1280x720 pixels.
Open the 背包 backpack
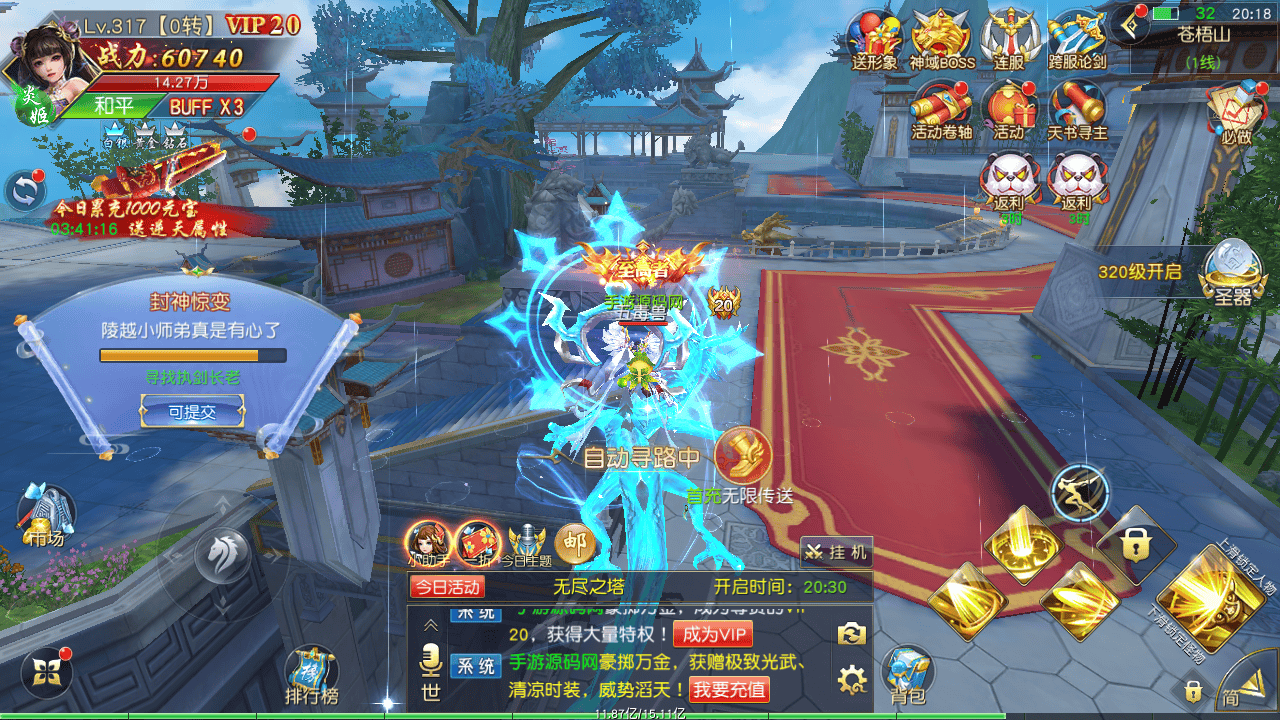coord(907,675)
